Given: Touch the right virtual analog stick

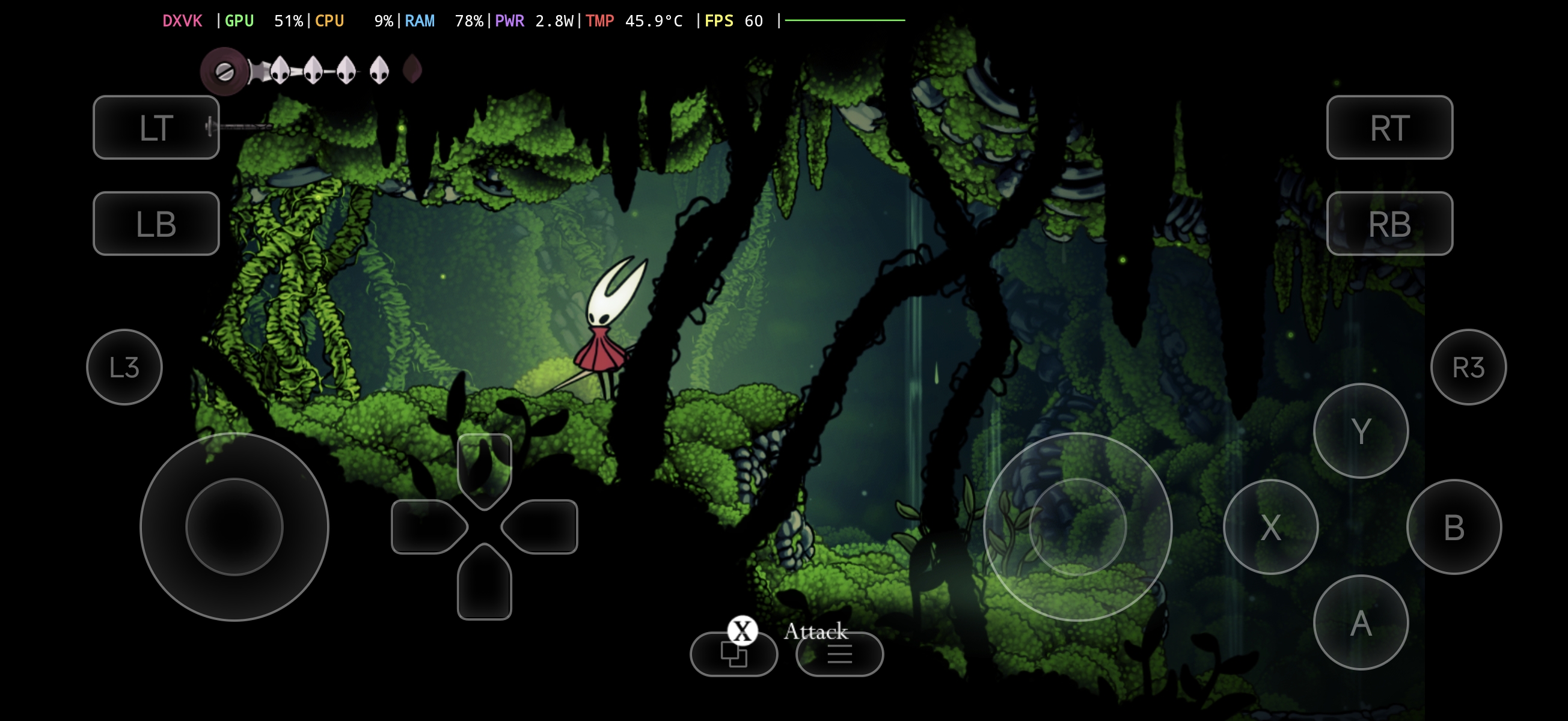Looking at the screenshot, I should pos(1077,527).
